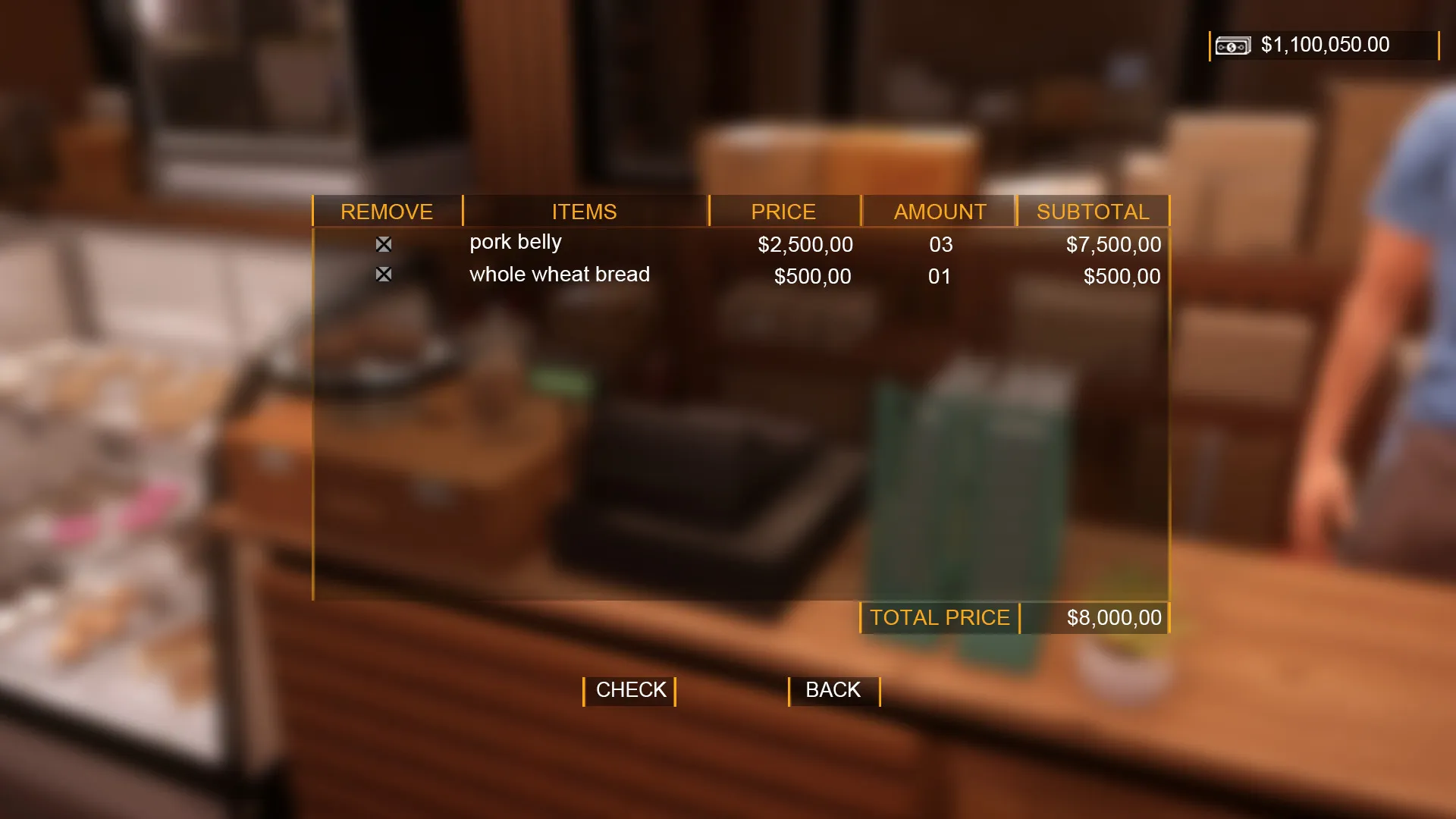Remove pork belly from the cart
This screenshot has height=819, width=1456.
[384, 244]
